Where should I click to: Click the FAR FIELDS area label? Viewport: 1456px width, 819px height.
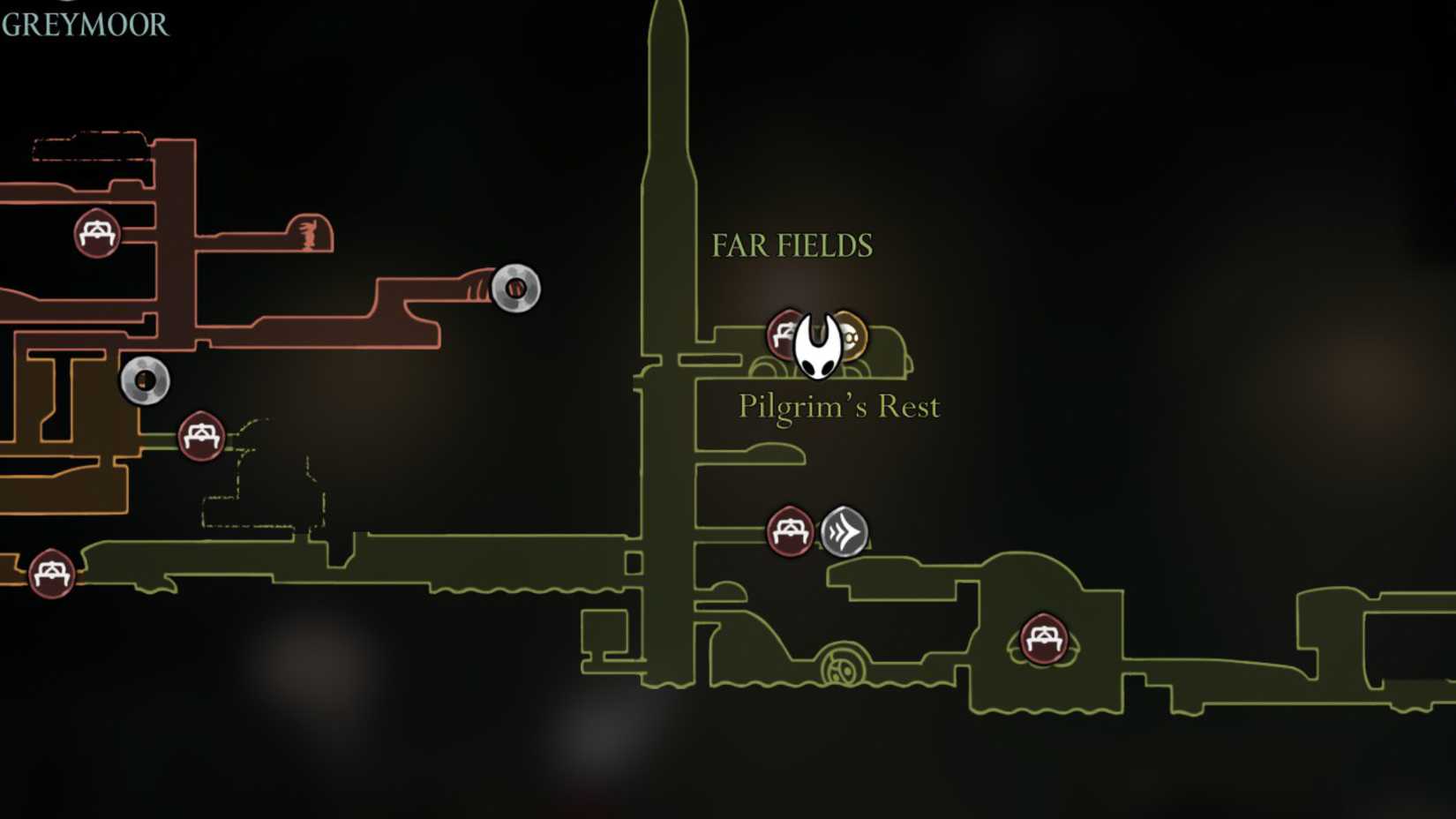coord(790,244)
